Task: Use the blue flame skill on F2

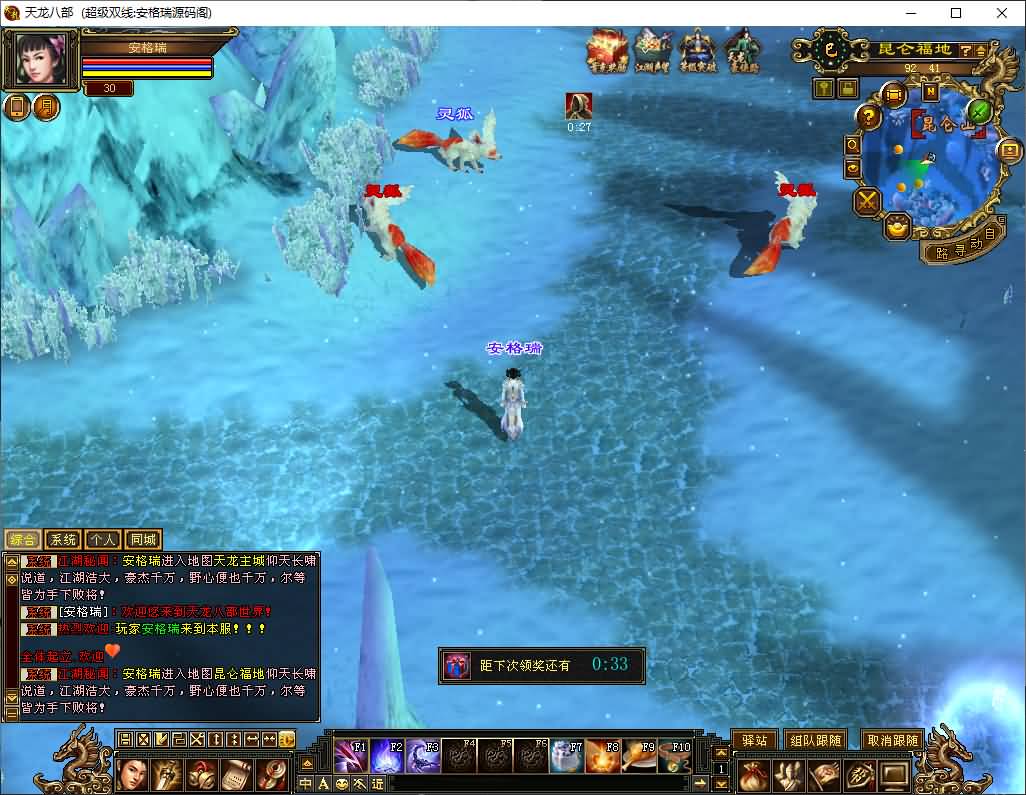Action: click(387, 756)
